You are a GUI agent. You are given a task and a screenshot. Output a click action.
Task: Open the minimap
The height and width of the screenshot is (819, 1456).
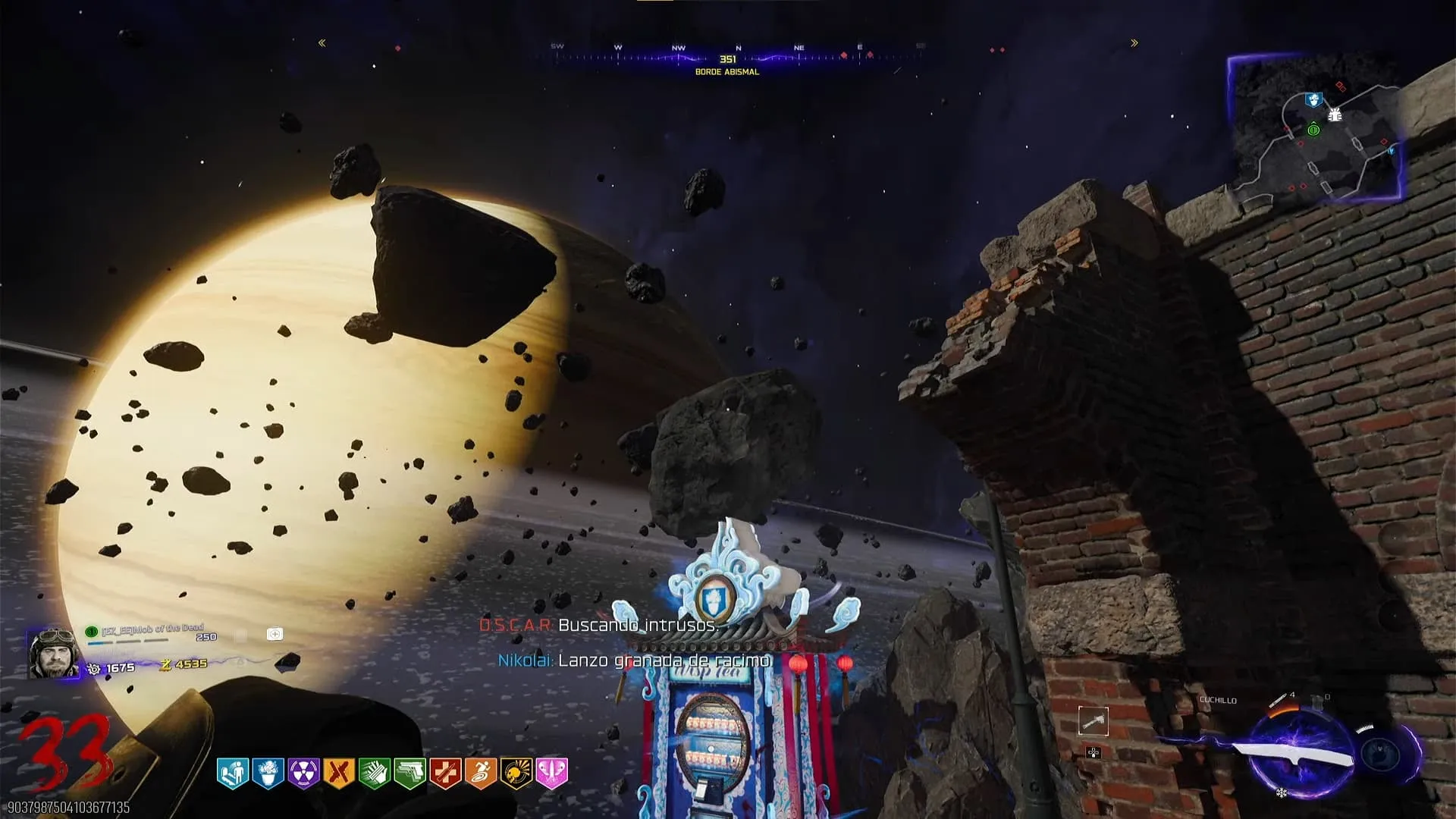coord(1315,129)
